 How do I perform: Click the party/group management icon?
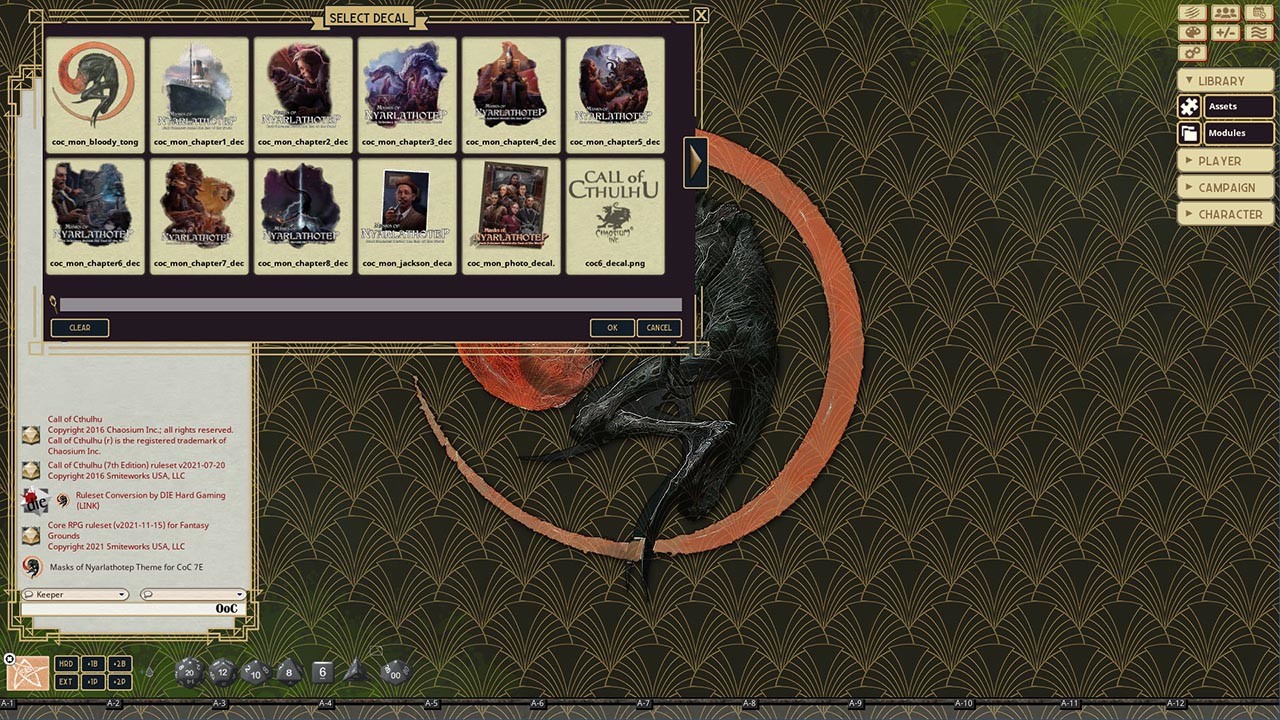(x=1226, y=12)
